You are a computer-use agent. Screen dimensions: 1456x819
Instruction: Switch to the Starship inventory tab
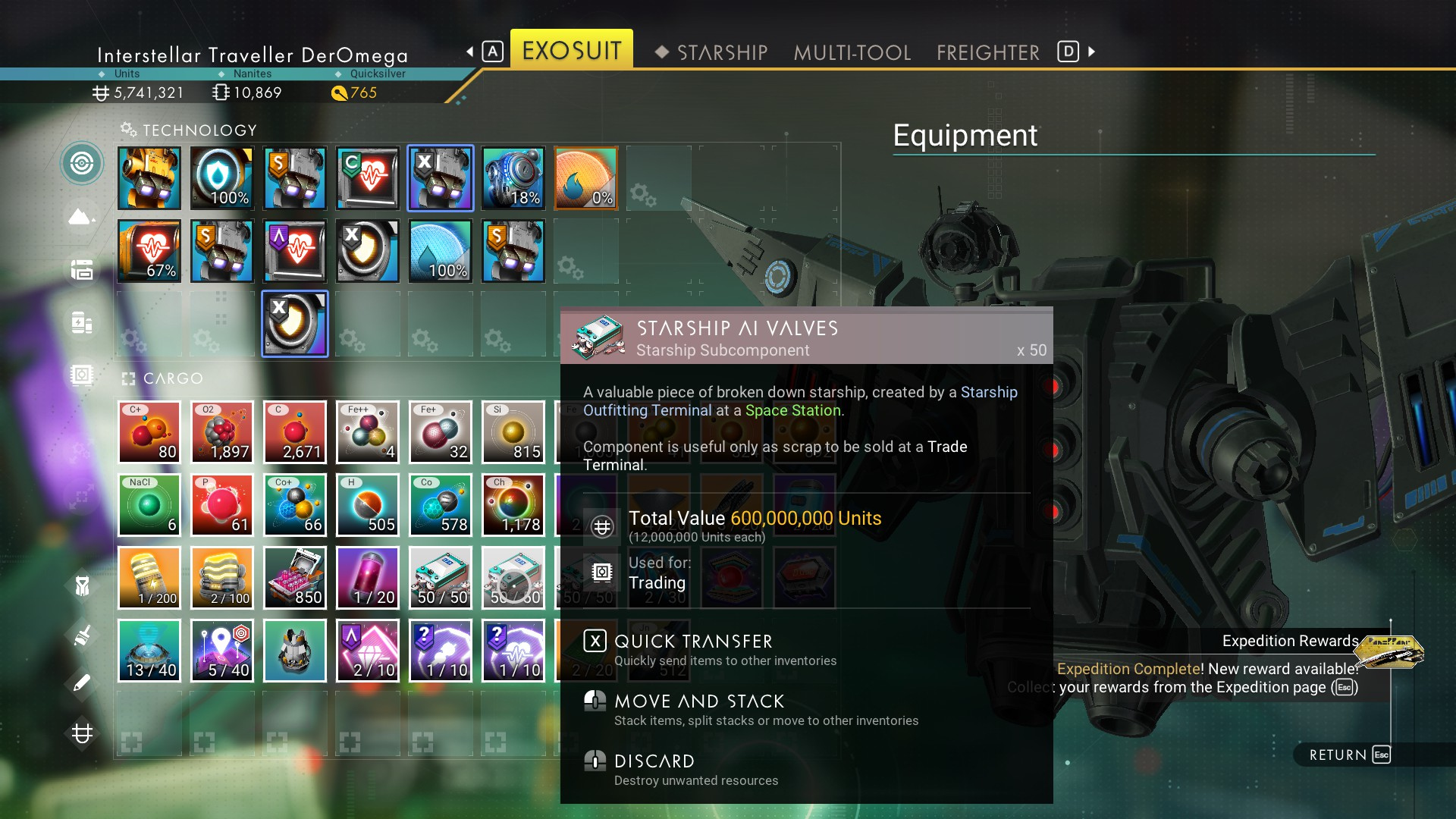click(x=721, y=52)
